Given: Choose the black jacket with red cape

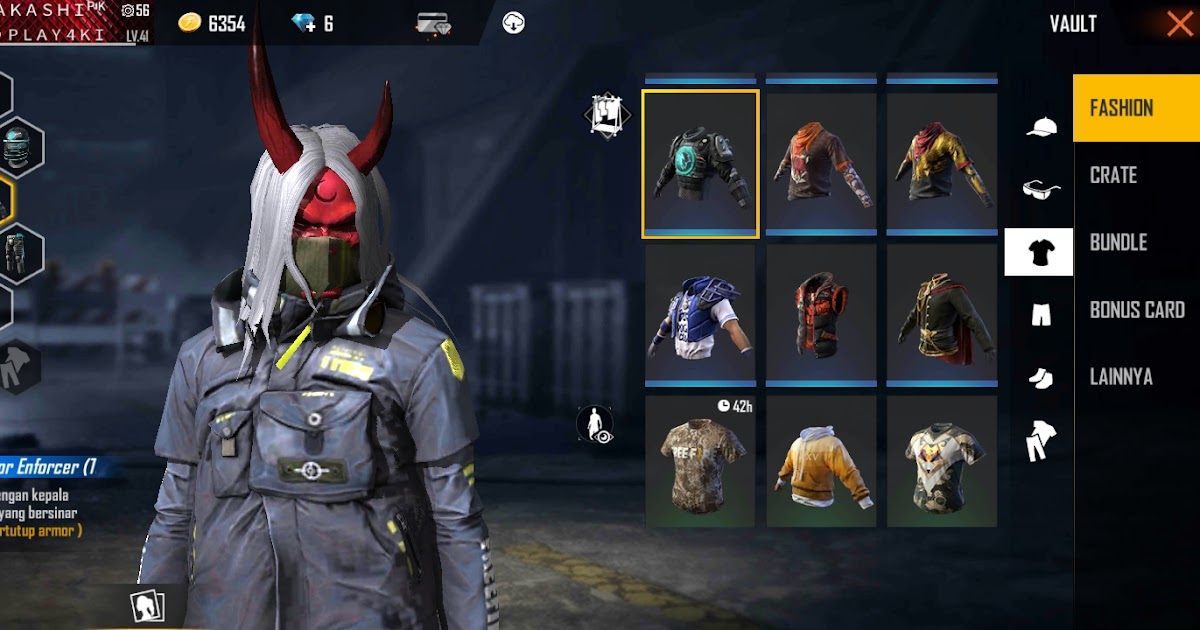Looking at the screenshot, I should [x=942, y=316].
